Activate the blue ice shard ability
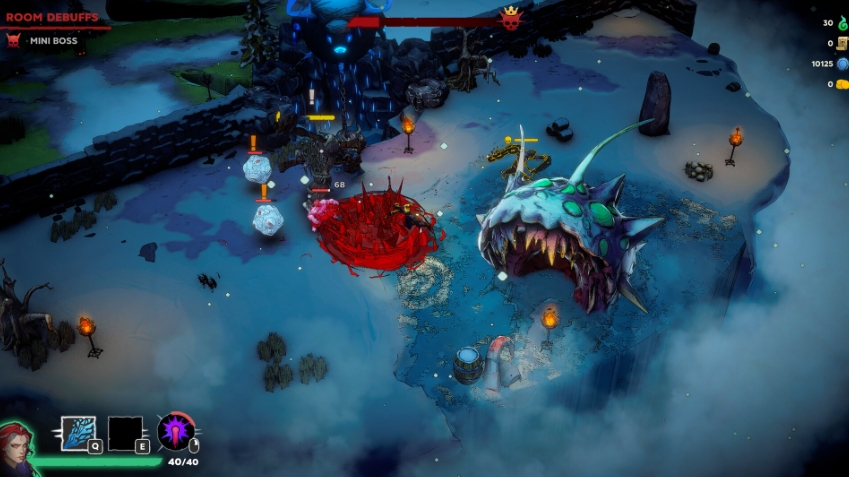The height and width of the screenshot is (477, 849). tap(78, 433)
